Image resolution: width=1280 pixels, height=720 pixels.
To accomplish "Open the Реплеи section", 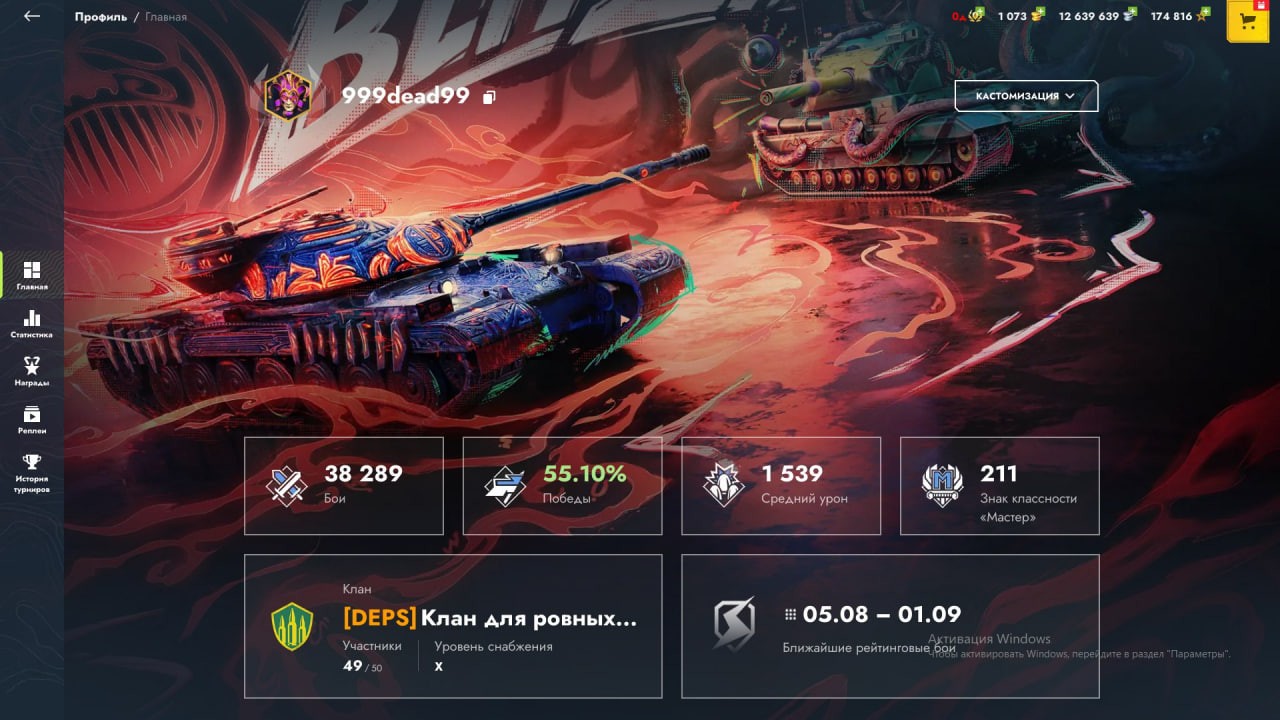I will (32, 419).
